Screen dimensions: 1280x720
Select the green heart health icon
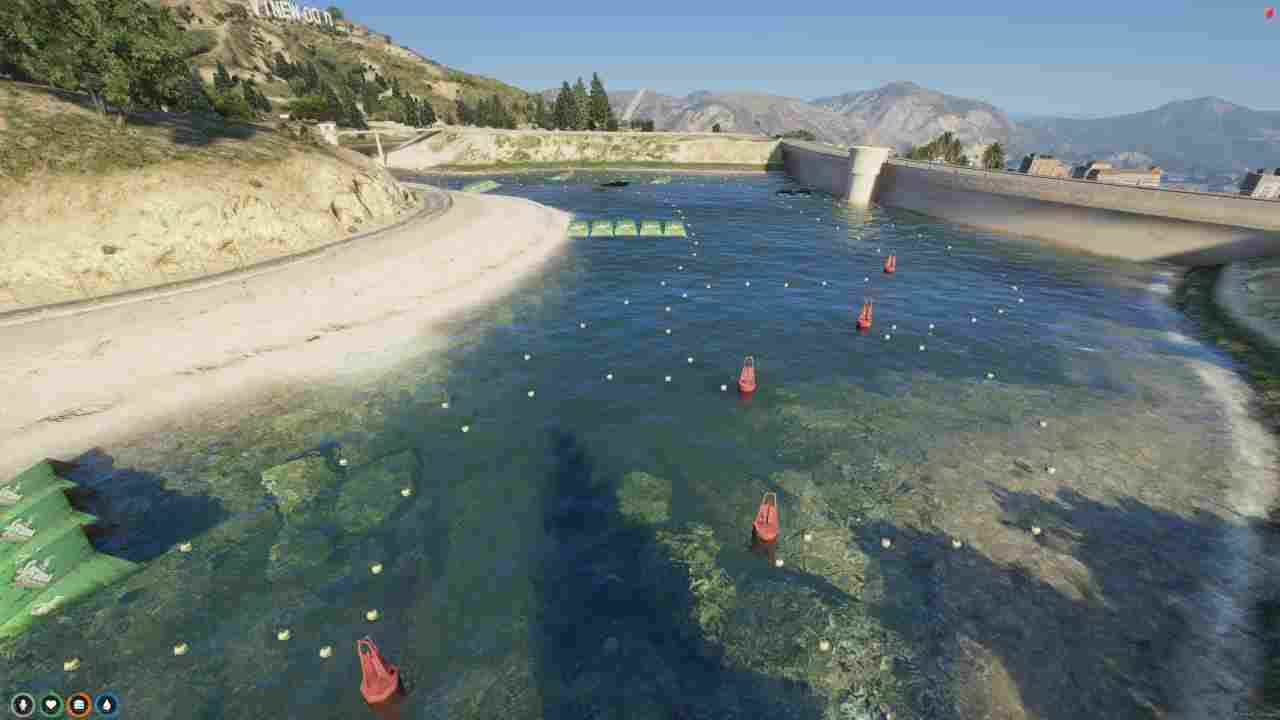click(48, 703)
